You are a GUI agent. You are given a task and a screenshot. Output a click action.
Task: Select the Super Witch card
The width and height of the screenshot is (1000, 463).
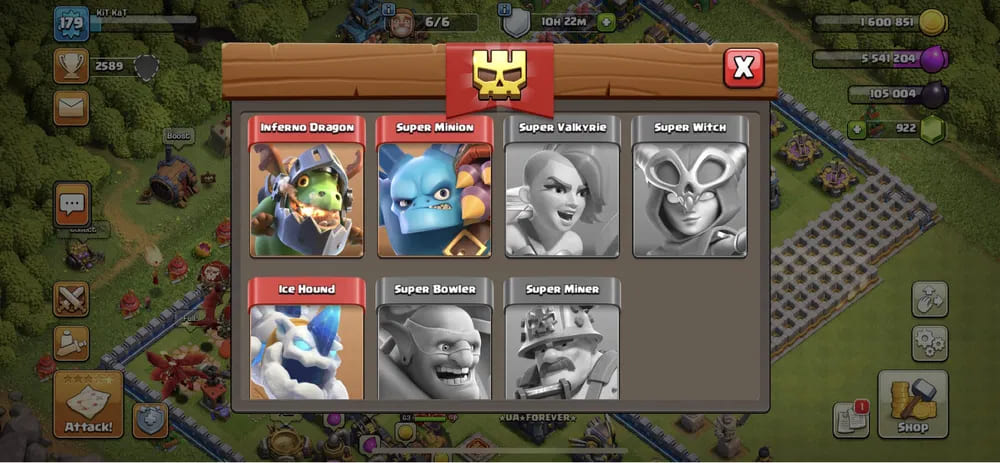[x=690, y=187]
